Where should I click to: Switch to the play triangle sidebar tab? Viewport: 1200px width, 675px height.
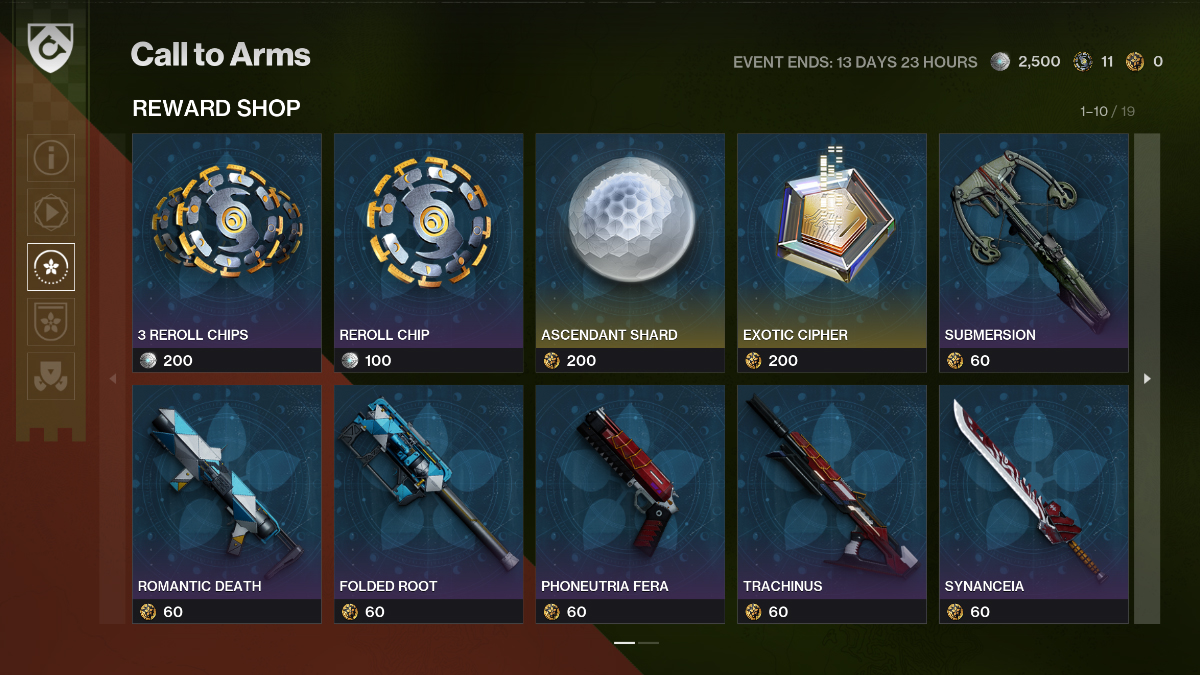(x=51, y=212)
